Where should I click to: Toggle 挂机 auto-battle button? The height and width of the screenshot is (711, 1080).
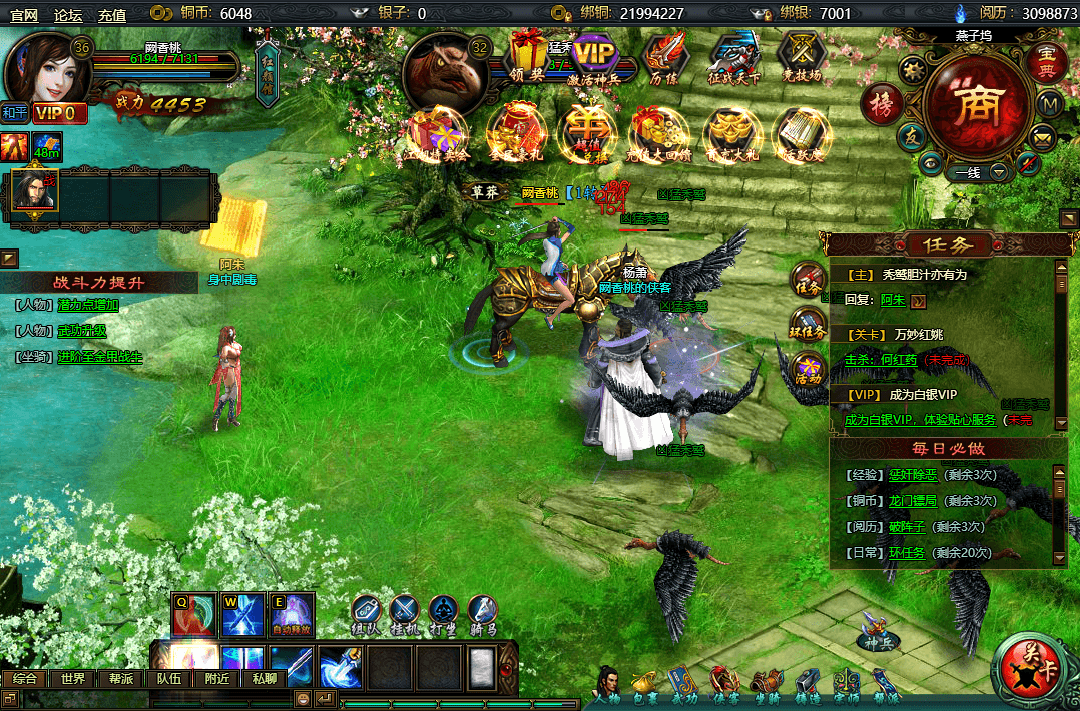[404, 612]
